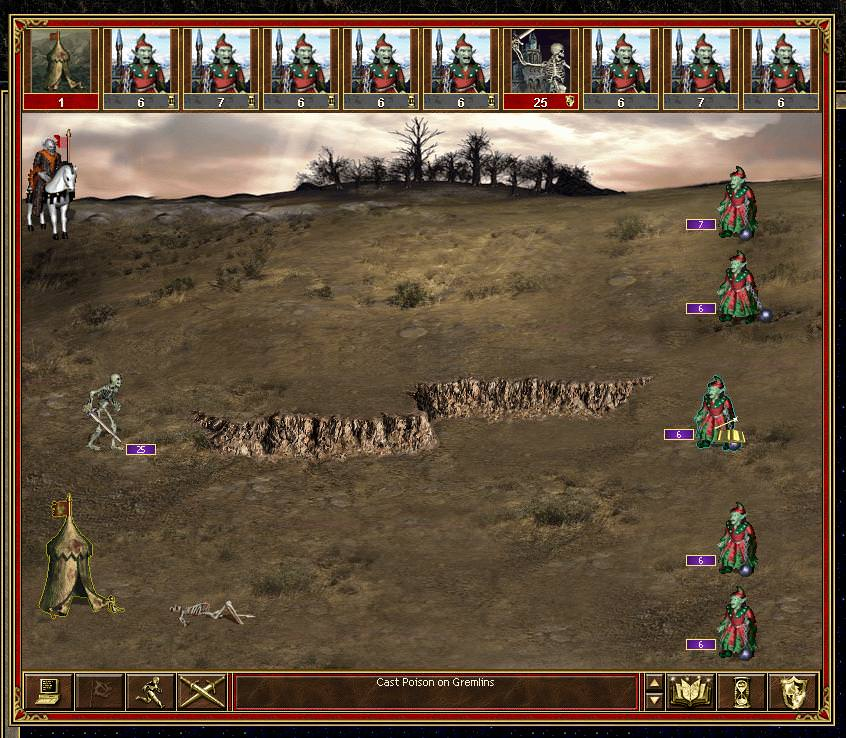Click the combat log message panel
846x738 pixels.
point(435,691)
